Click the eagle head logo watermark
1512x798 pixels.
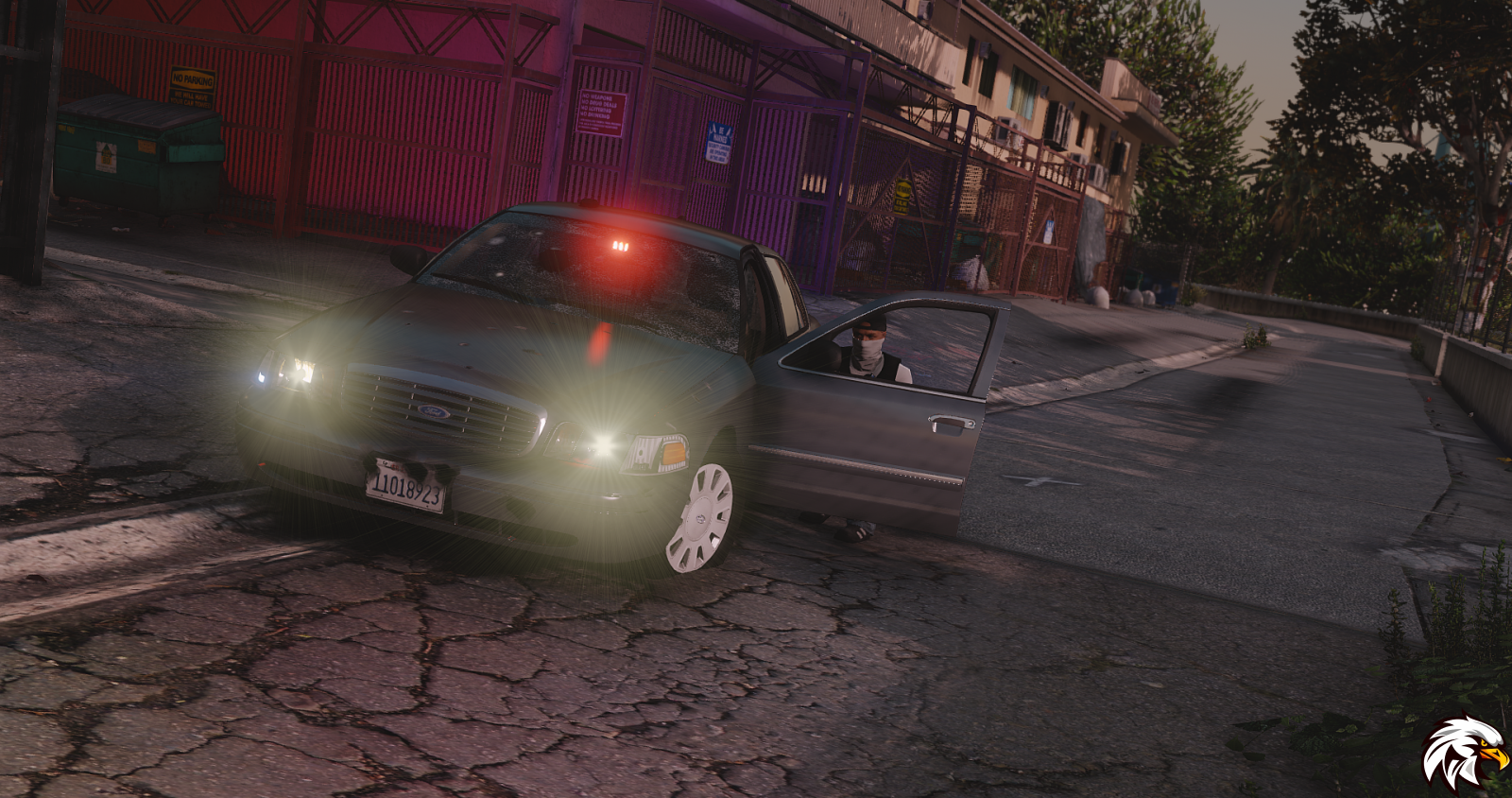click(x=1464, y=752)
